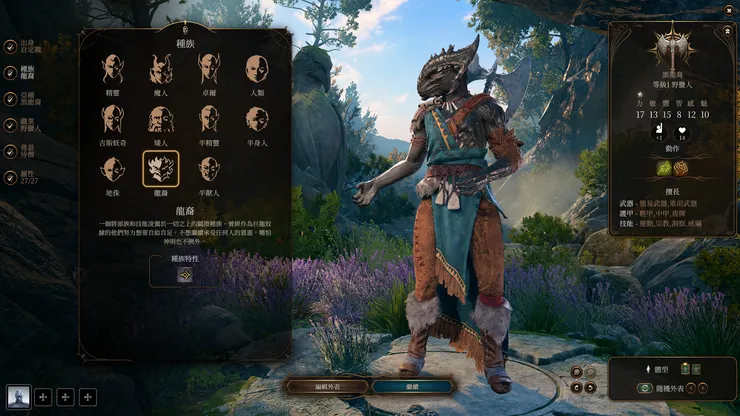
Task: Show the racial trait (種族特性) icon
Action: (x=185, y=275)
